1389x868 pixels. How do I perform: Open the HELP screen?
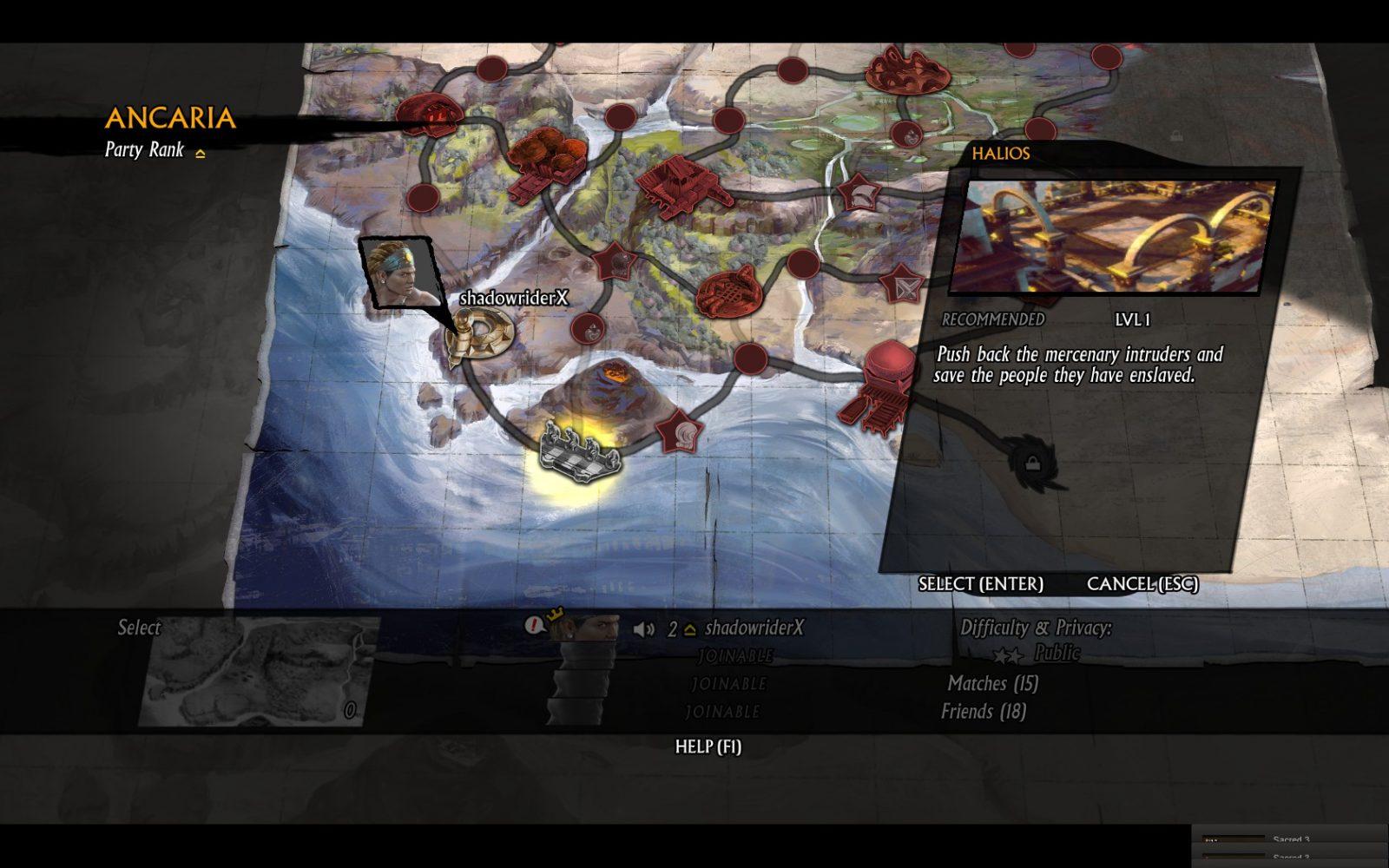708,746
